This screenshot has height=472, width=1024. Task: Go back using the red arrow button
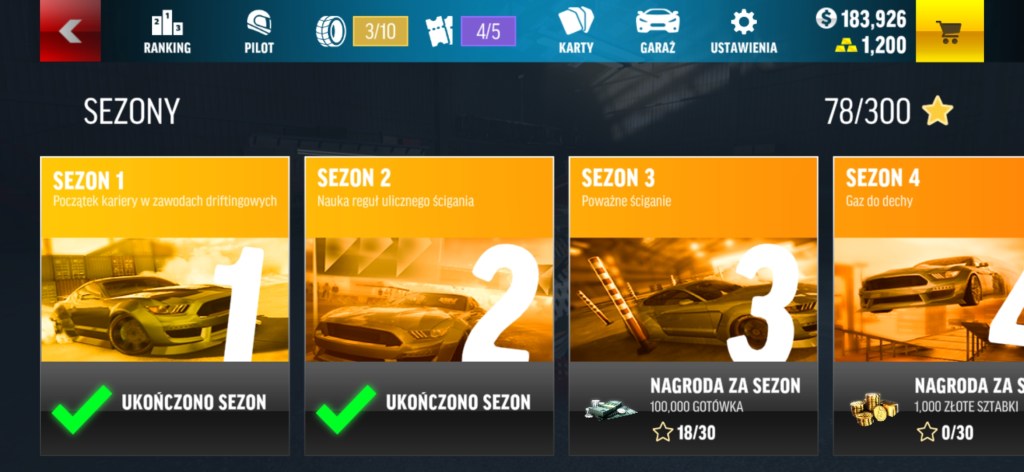click(69, 31)
